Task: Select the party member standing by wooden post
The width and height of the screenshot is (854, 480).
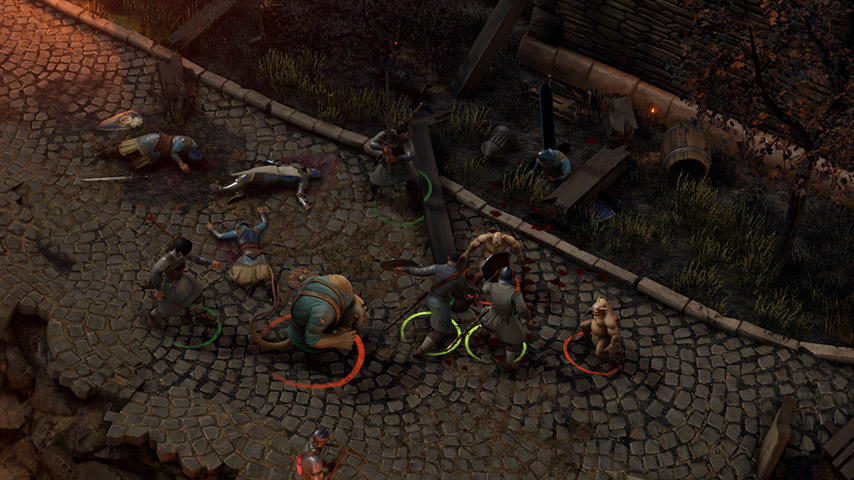Action: [392, 160]
